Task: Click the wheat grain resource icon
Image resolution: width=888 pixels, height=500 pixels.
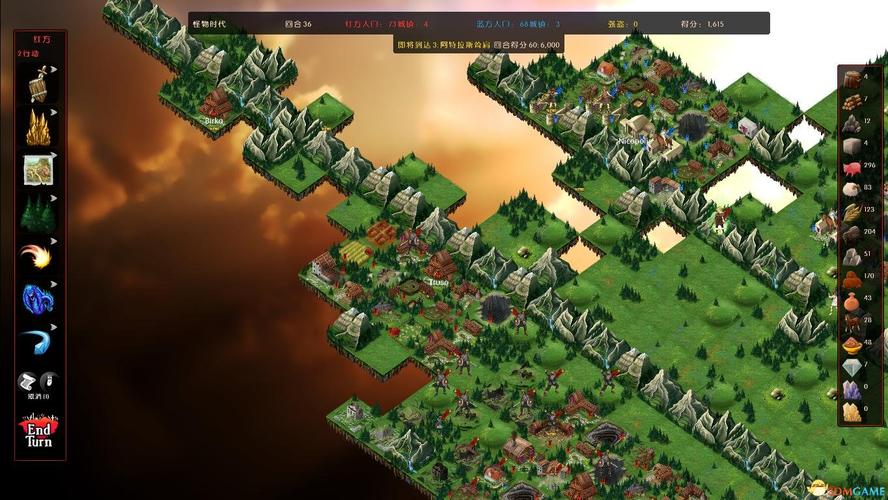Action: (x=852, y=211)
